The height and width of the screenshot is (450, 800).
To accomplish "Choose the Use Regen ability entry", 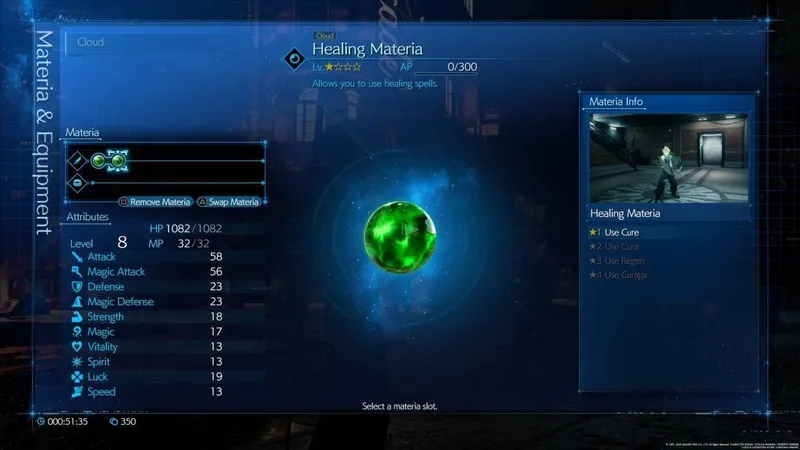I will [624, 260].
